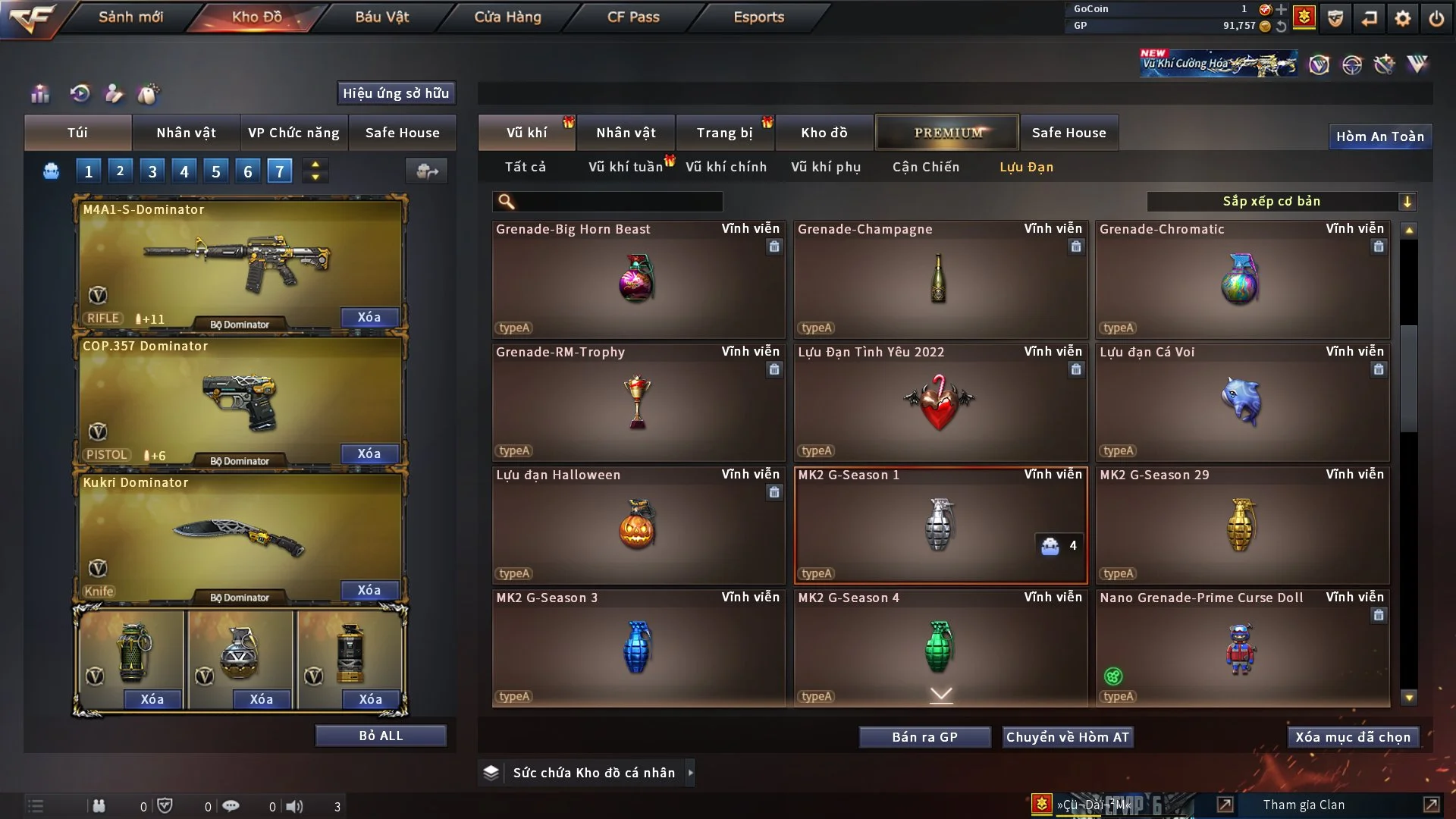Pick the MK2 G-Season 29 gold grenade

tap(1242, 526)
